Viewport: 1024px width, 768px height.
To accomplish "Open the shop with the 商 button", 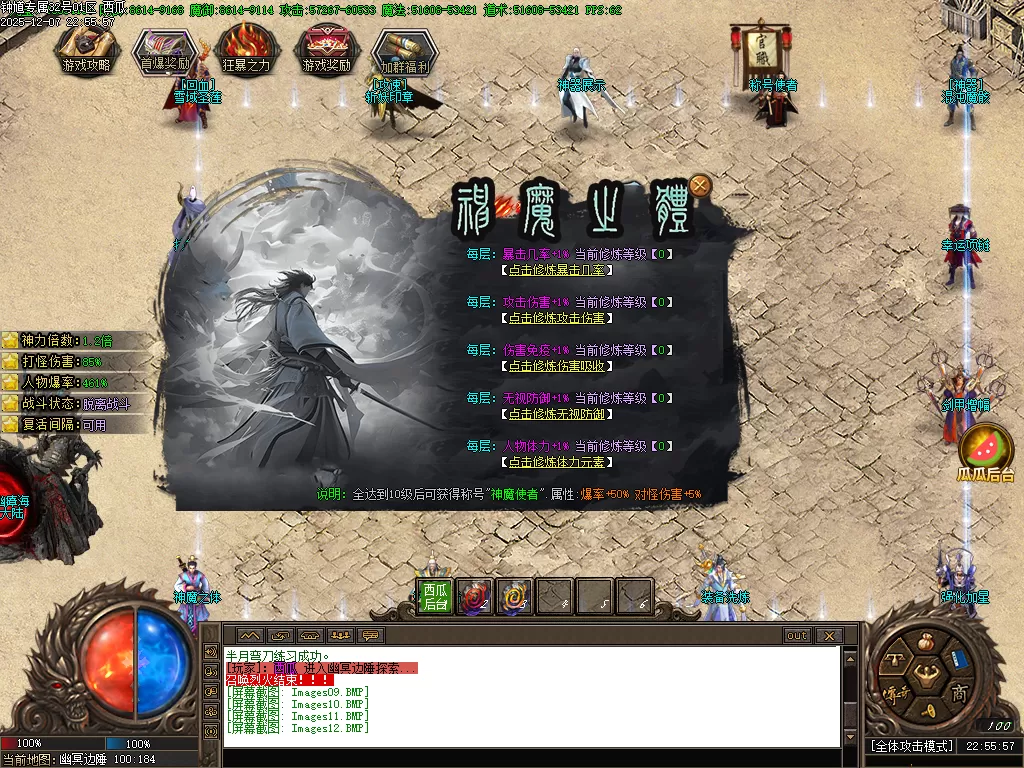I will pyautogui.click(x=959, y=694).
